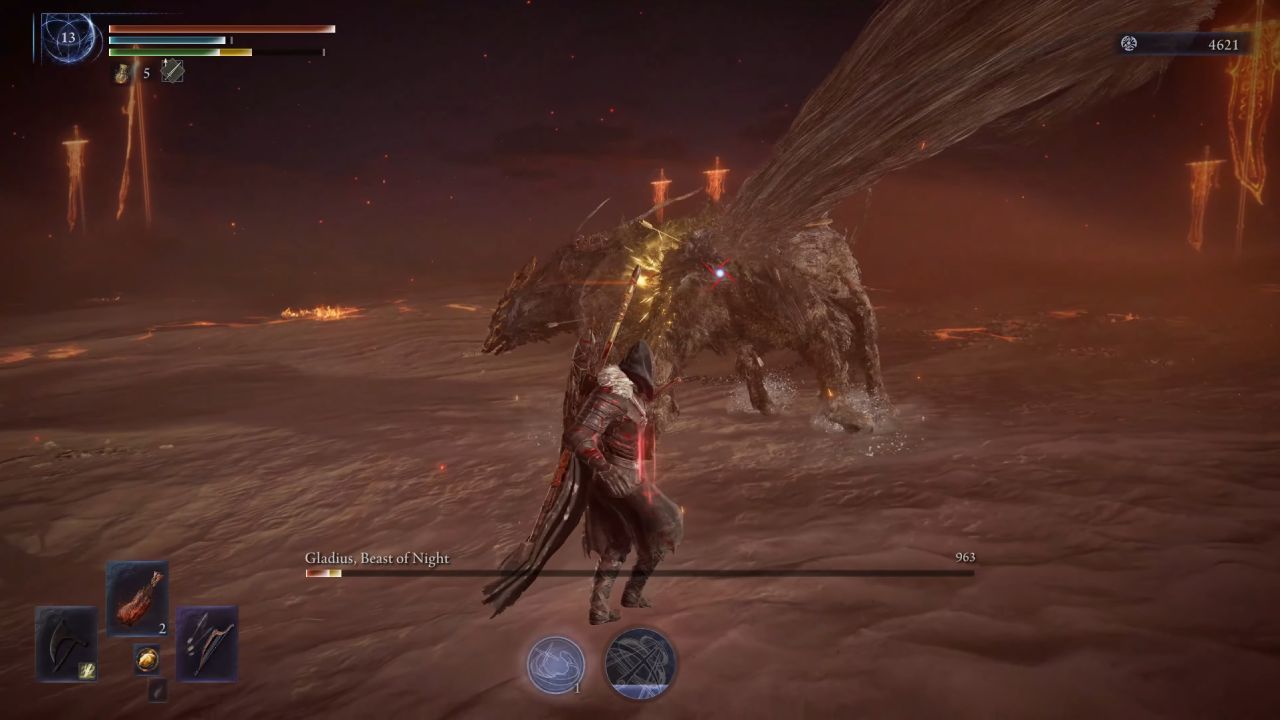This screenshot has width=1280, height=720.
Task: Select the left-hand dark bow weapon slot
Action: (67, 643)
